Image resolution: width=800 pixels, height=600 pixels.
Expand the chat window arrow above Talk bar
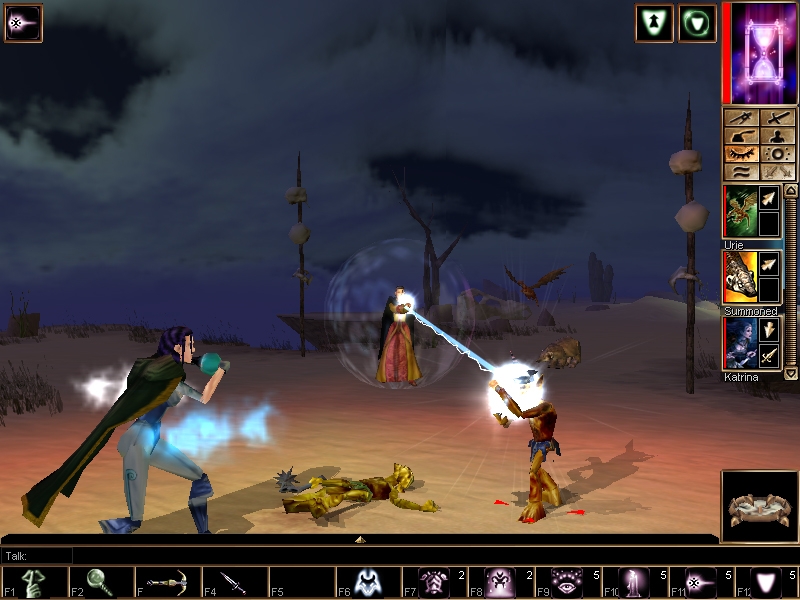360,539
